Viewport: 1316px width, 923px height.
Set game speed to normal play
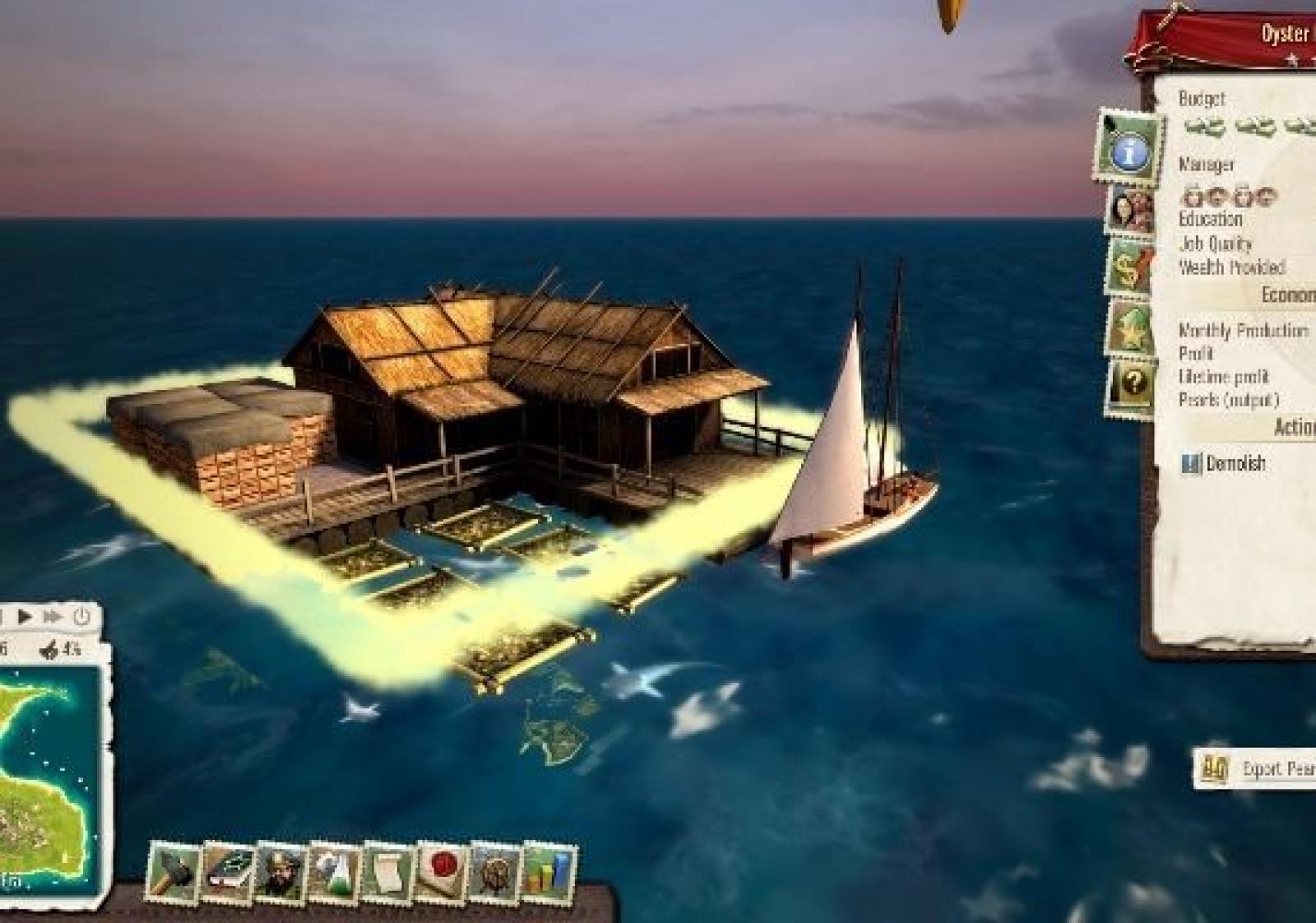25,616
